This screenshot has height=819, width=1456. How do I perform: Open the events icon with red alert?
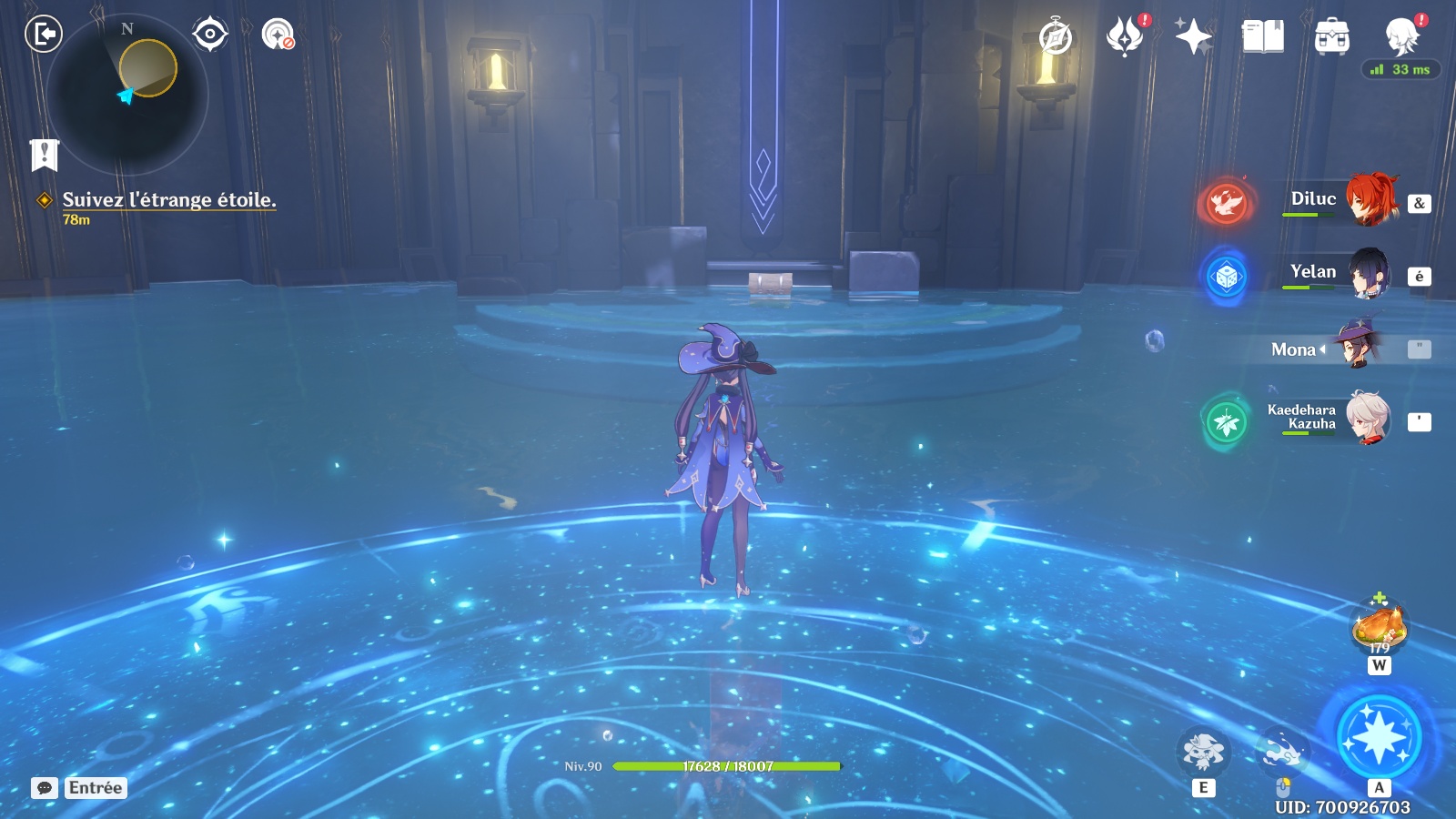(x=1125, y=36)
